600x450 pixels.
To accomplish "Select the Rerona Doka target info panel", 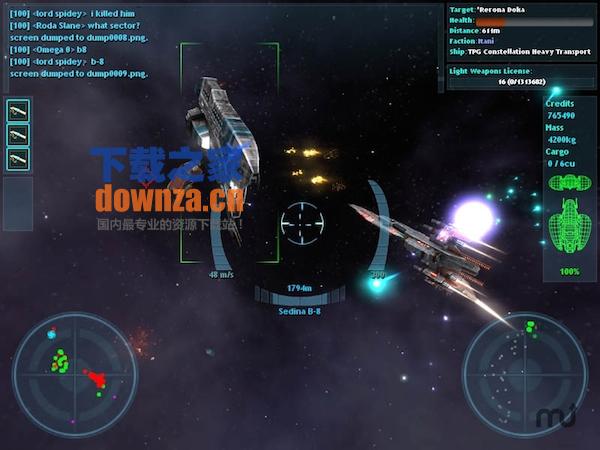I will point(520,30).
